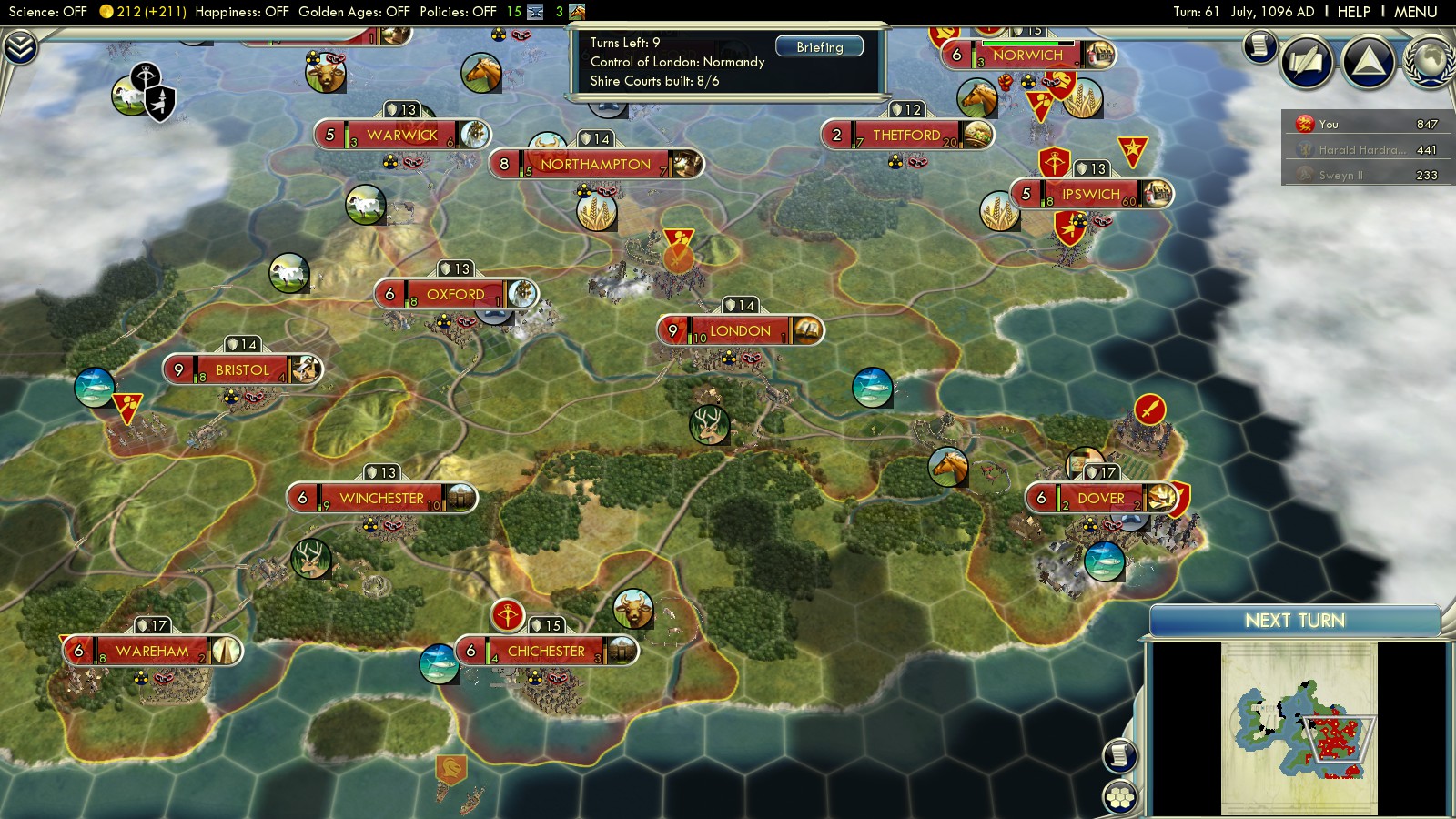Open the Wareham city banner

(x=152, y=651)
